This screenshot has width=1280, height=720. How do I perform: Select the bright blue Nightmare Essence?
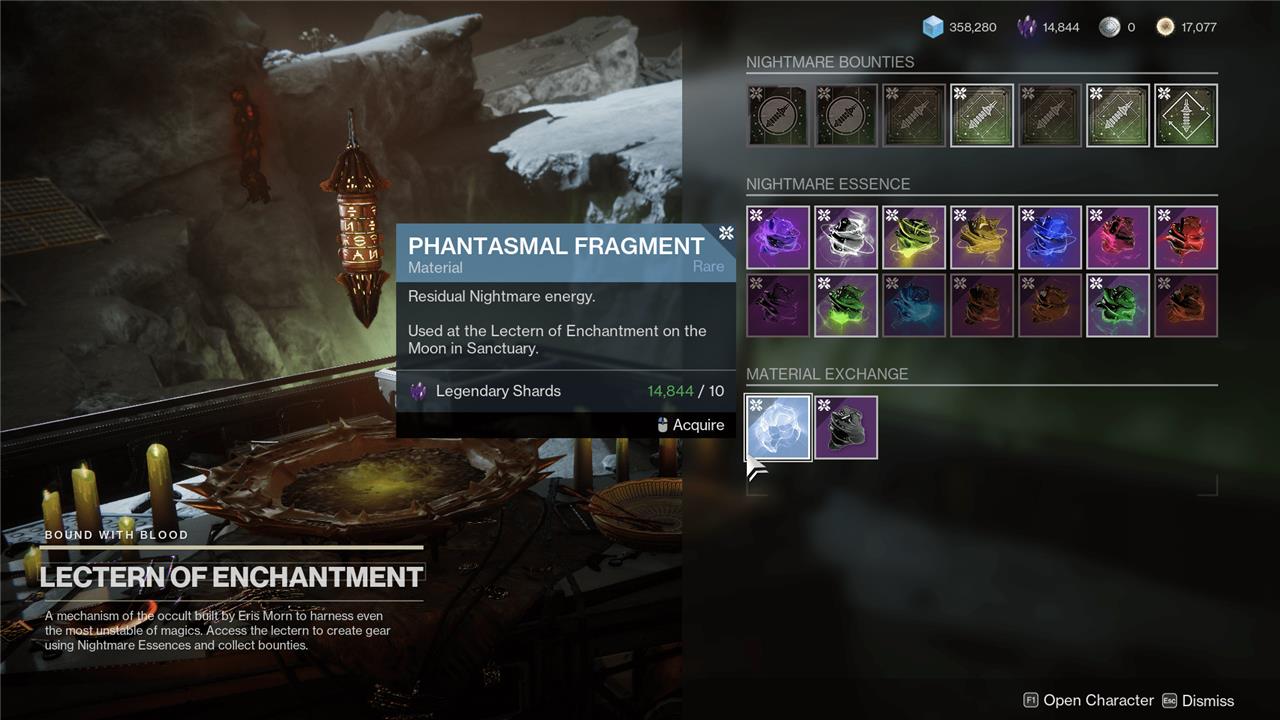click(1050, 238)
